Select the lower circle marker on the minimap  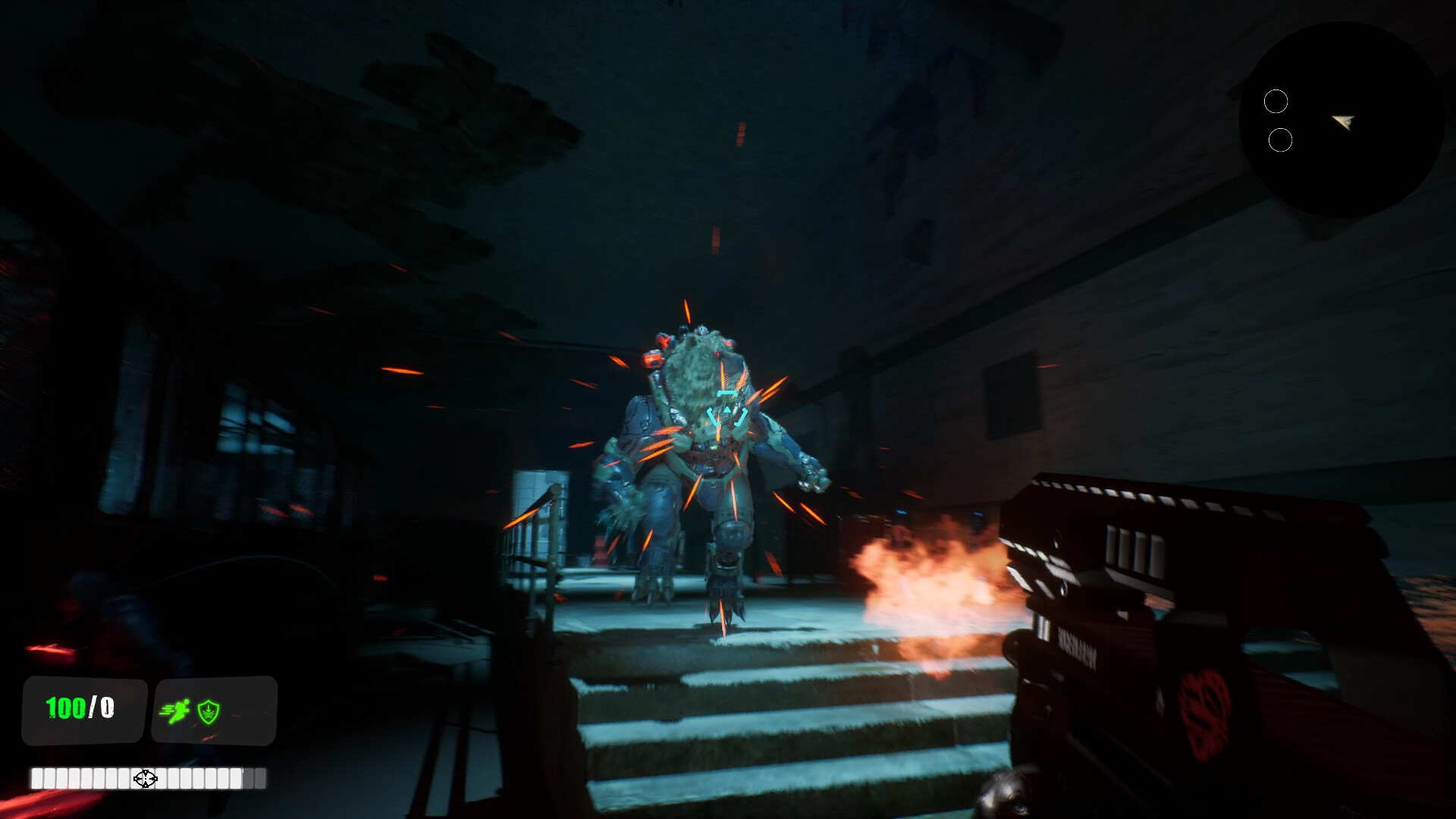coord(1279,139)
